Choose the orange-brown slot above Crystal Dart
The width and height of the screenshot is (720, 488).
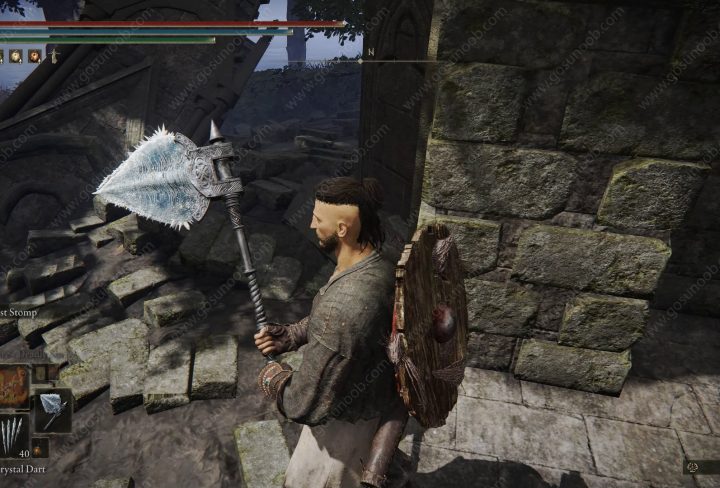tap(12, 386)
